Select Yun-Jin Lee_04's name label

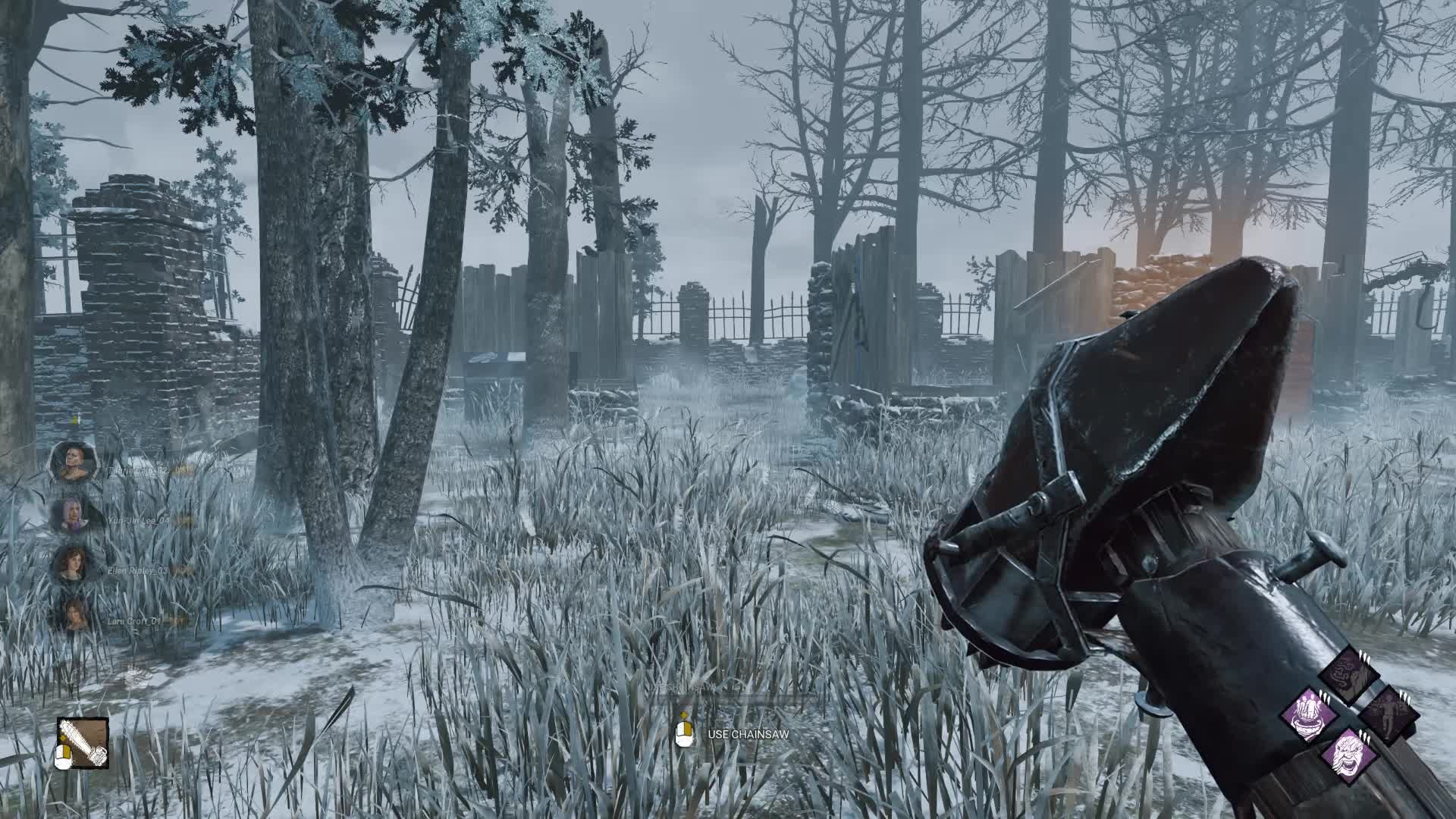click(139, 521)
